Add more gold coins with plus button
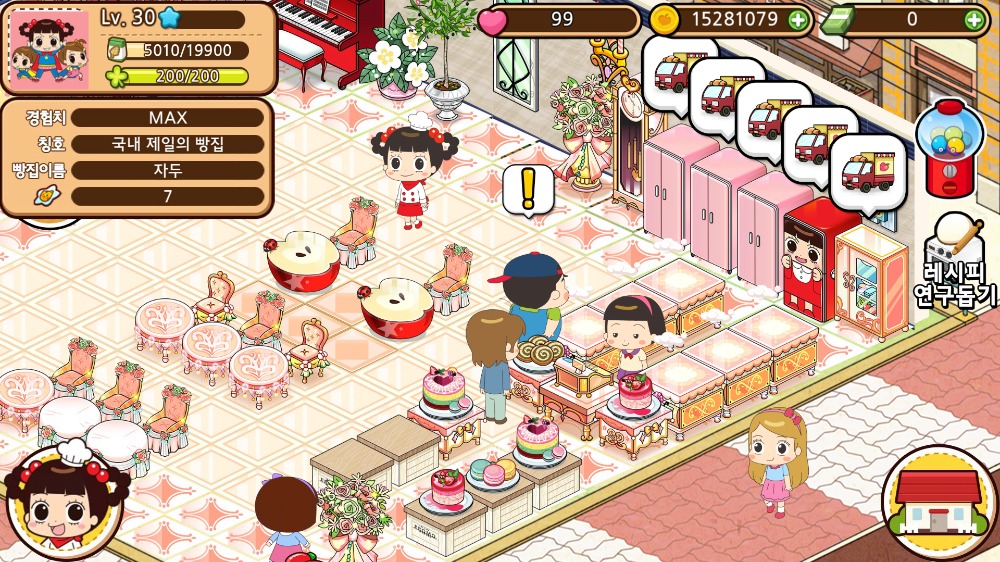The width and height of the screenshot is (1000, 562). 797,19
